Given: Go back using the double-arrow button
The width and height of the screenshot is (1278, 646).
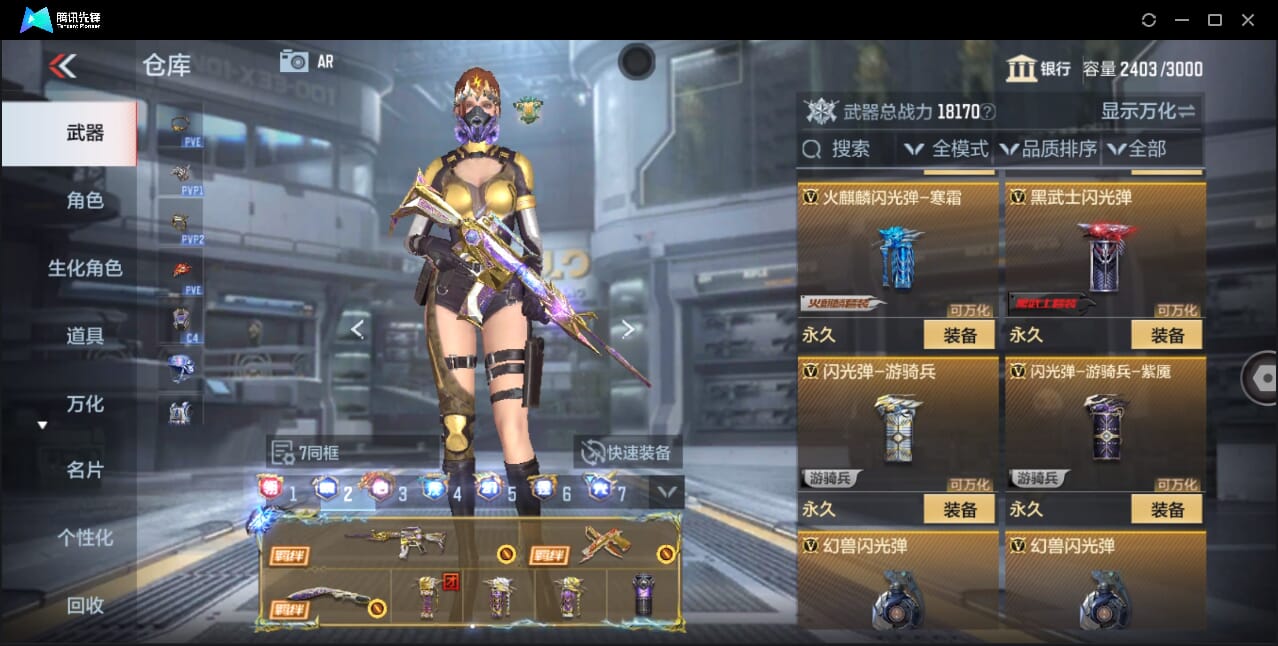Looking at the screenshot, I should click(x=62, y=66).
